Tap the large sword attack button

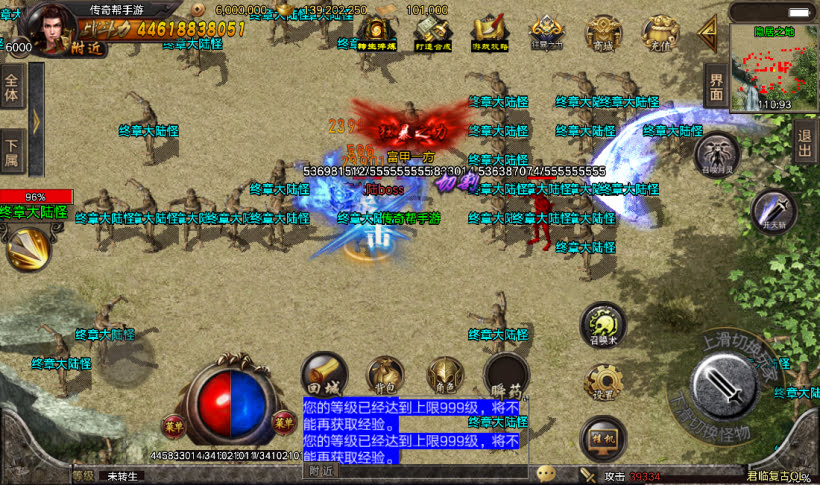pyautogui.click(x=724, y=384)
